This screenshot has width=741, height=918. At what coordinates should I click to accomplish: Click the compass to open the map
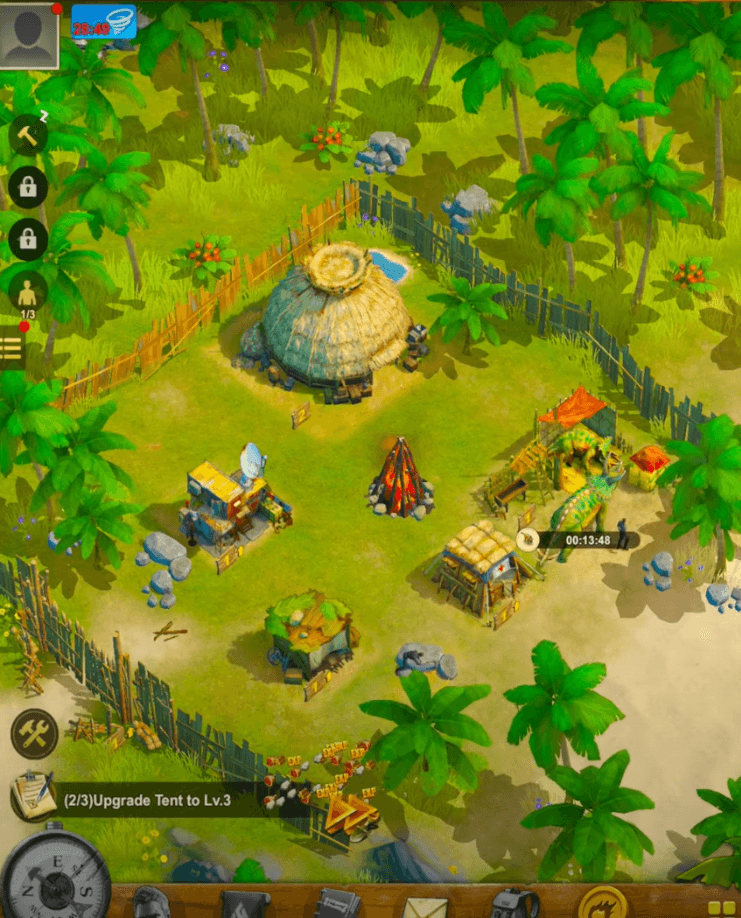coord(56,878)
